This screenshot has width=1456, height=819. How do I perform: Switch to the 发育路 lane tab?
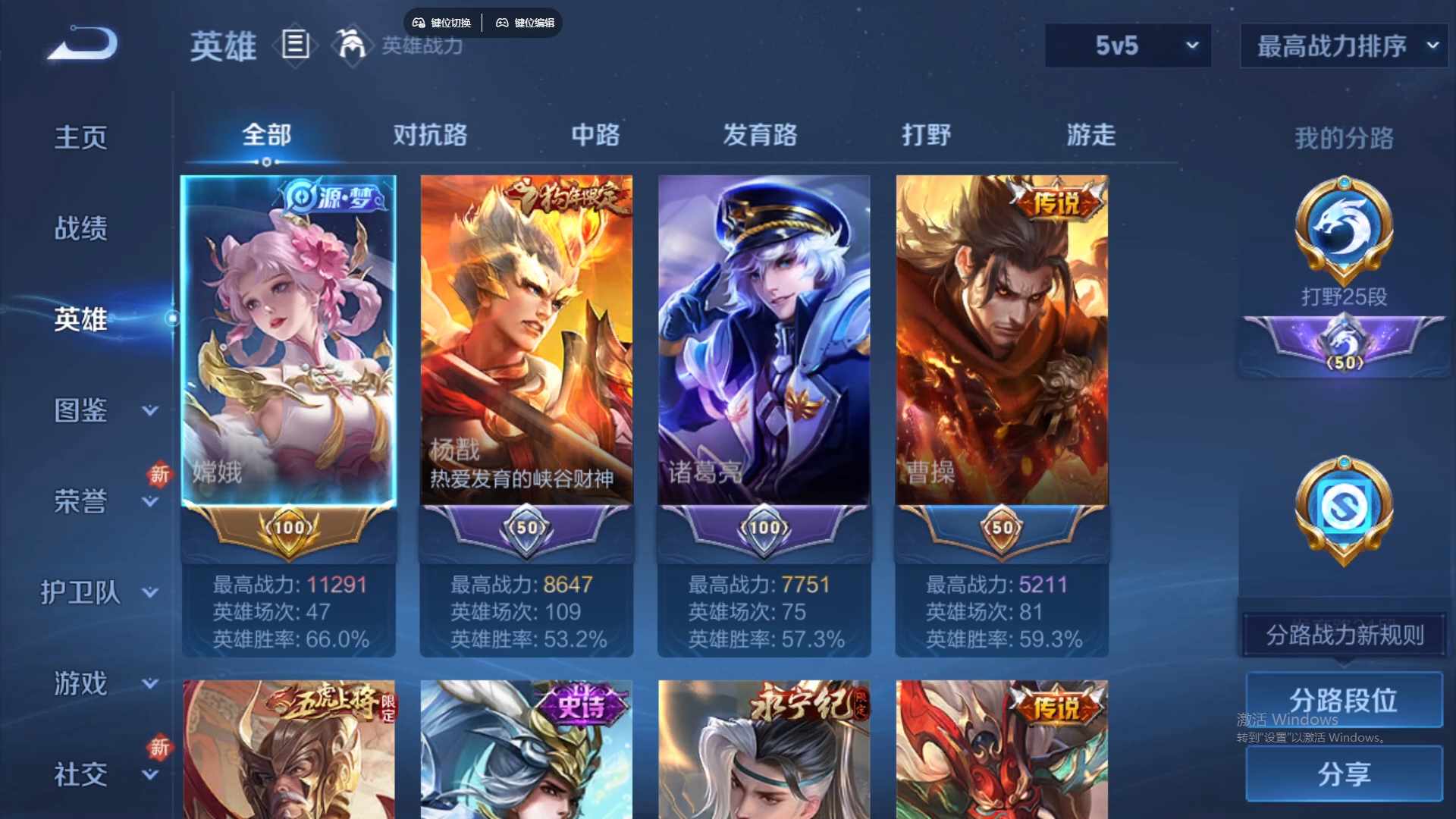click(x=761, y=135)
